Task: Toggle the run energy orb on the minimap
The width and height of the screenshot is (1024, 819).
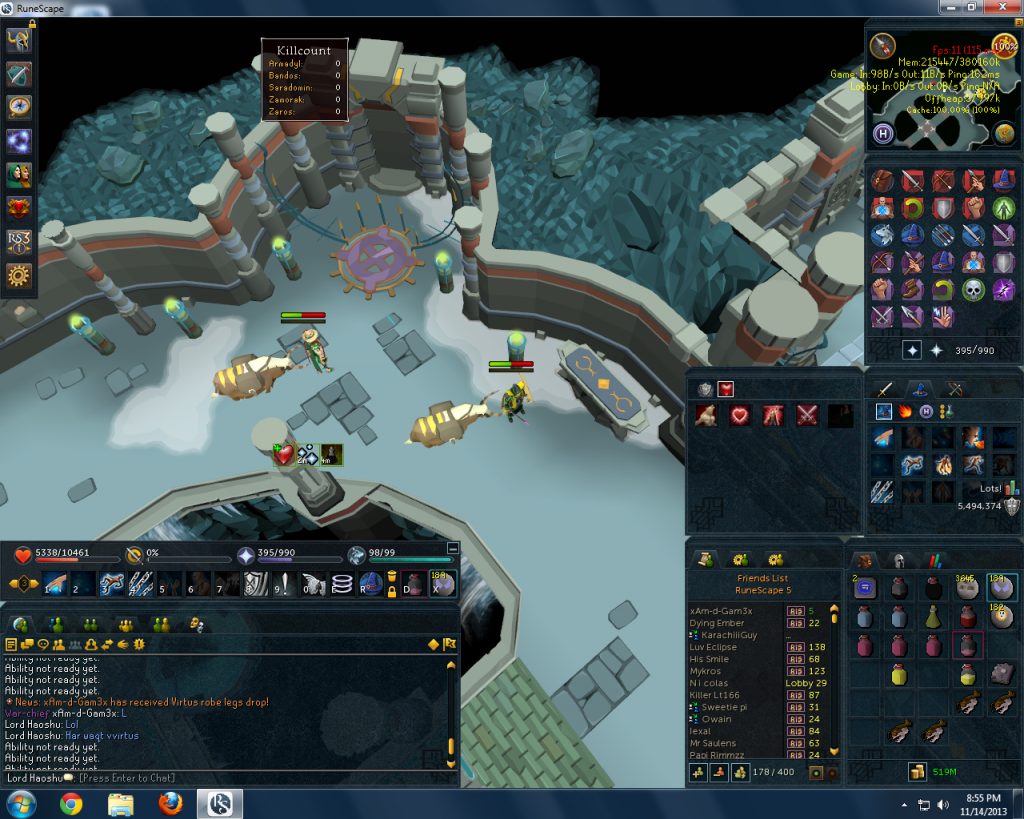Action: coord(1003,45)
